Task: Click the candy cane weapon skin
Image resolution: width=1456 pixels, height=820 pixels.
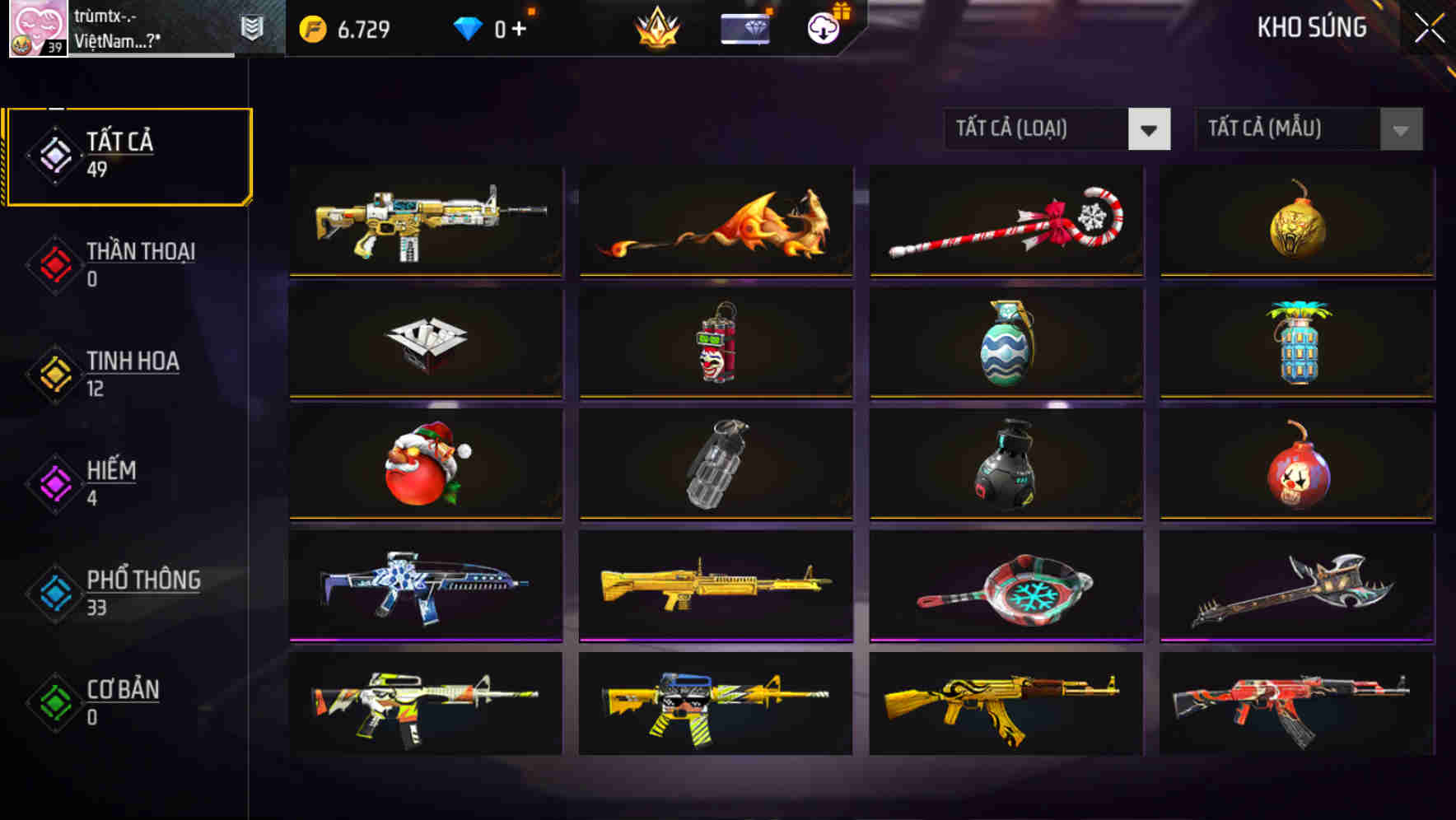Action: [x=1005, y=222]
